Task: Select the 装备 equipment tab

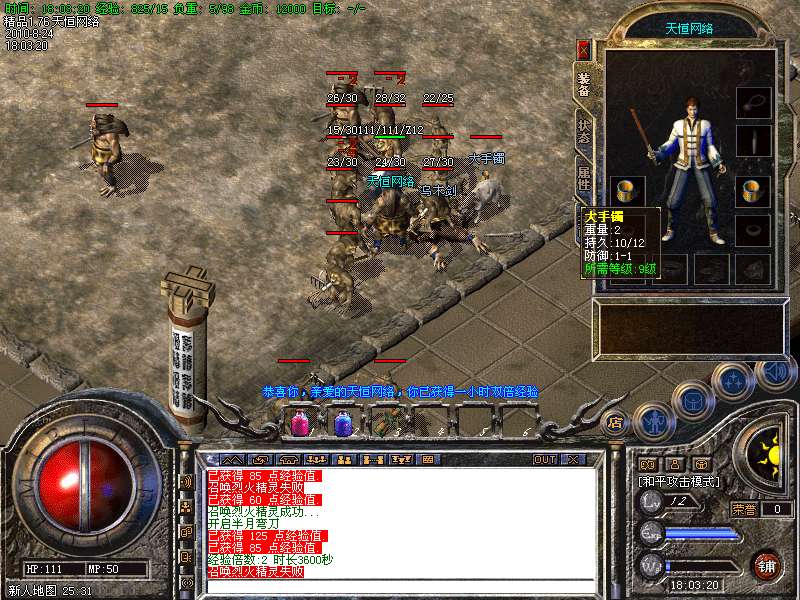Action: pyautogui.click(x=584, y=84)
